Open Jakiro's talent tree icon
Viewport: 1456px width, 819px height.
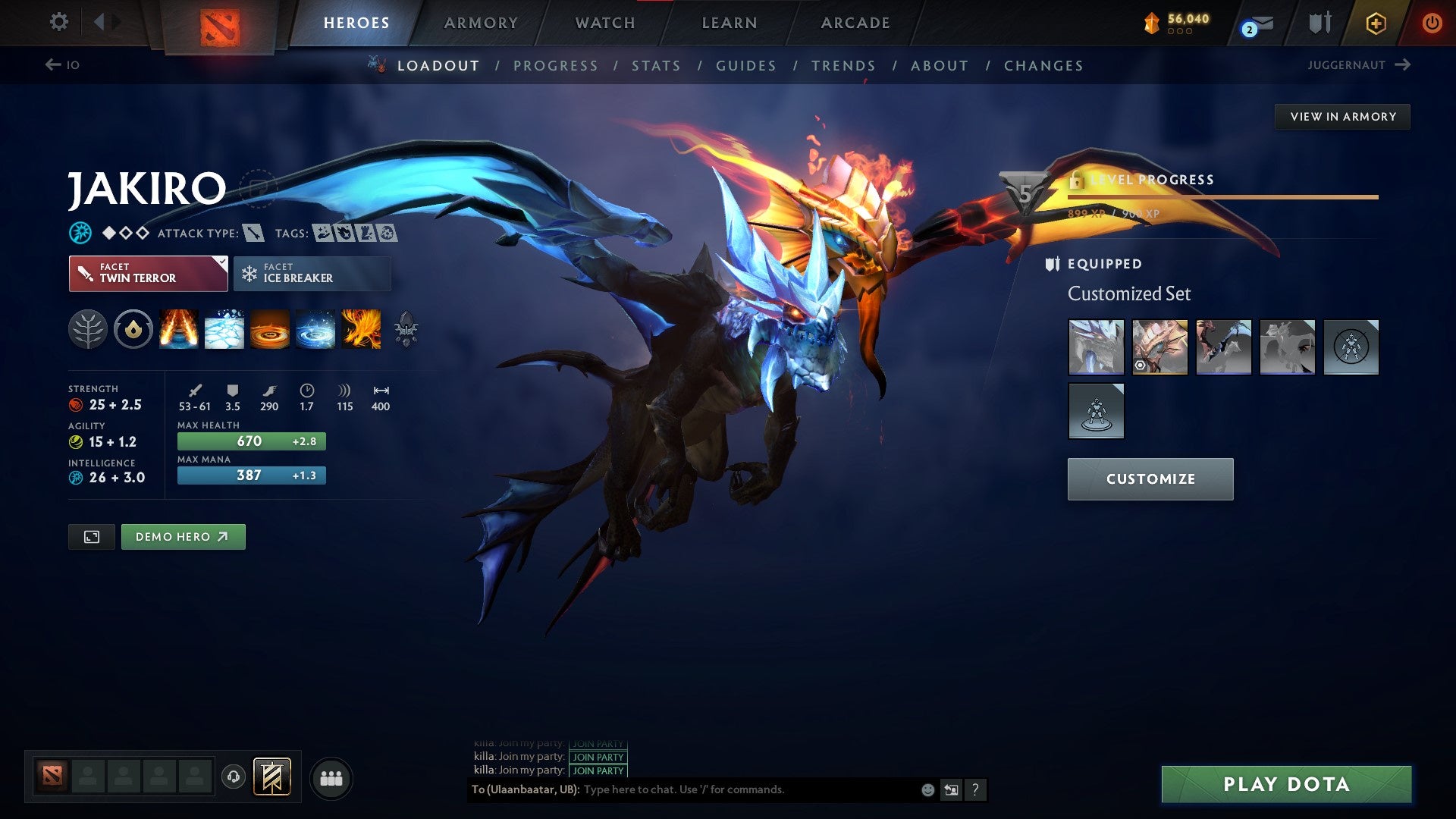coord(89,329)
